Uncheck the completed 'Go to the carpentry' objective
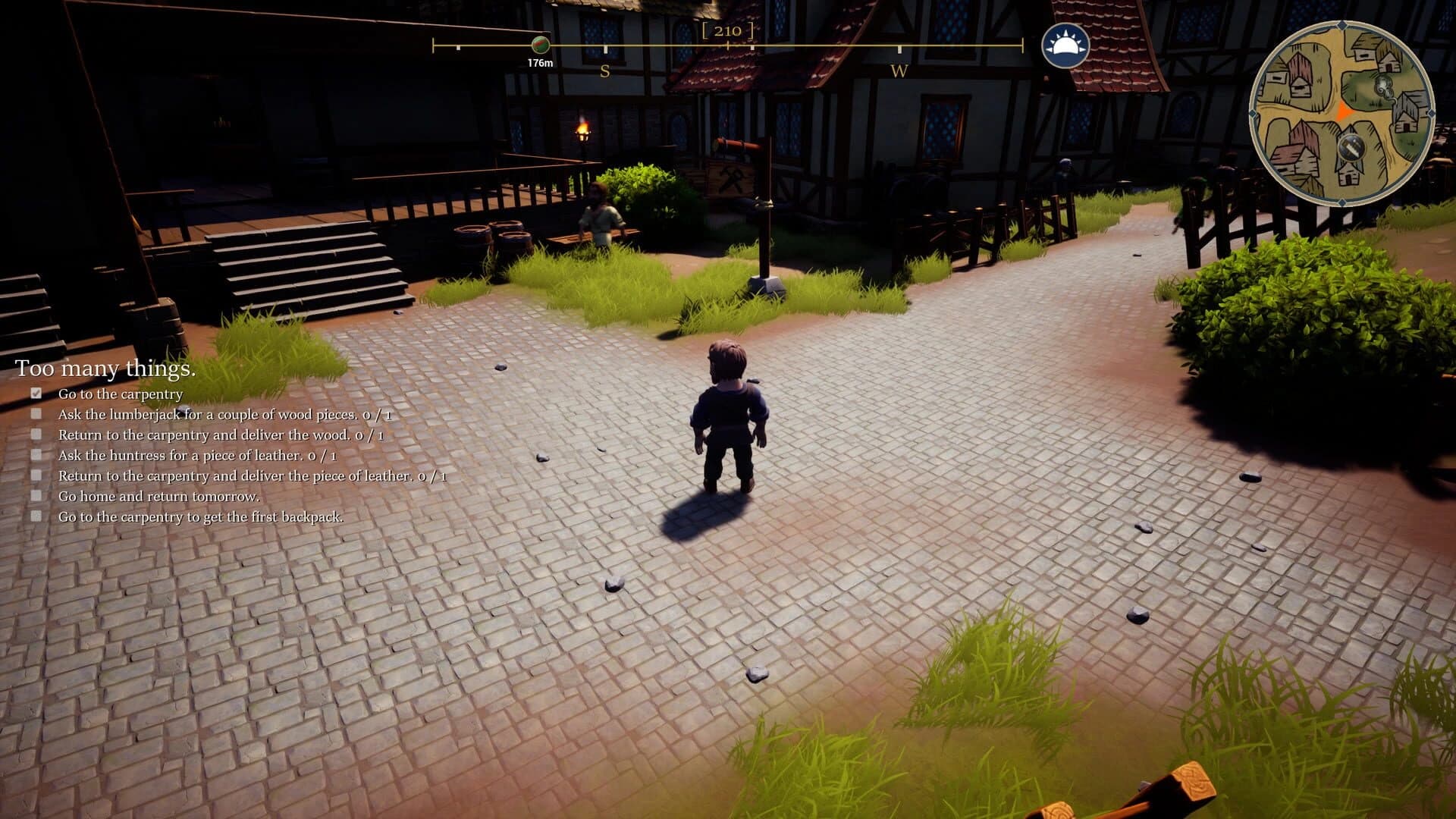1456x819 pixels. click(x=36, y=393)
